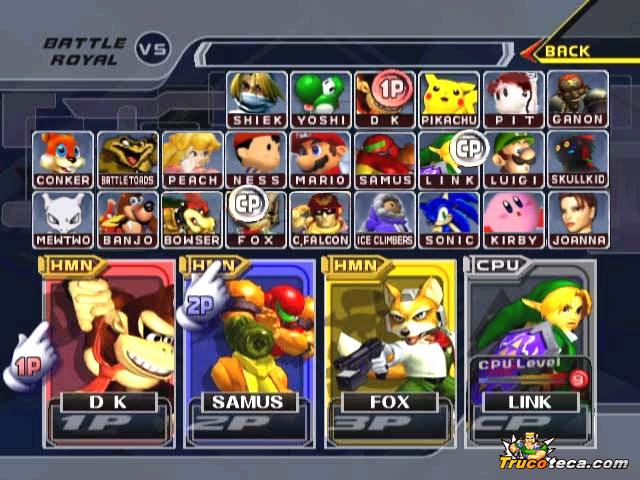The width and height of the screenshot is (640, 480).
Task: Choose the Bowser character portrait
Action: [192, 218]
